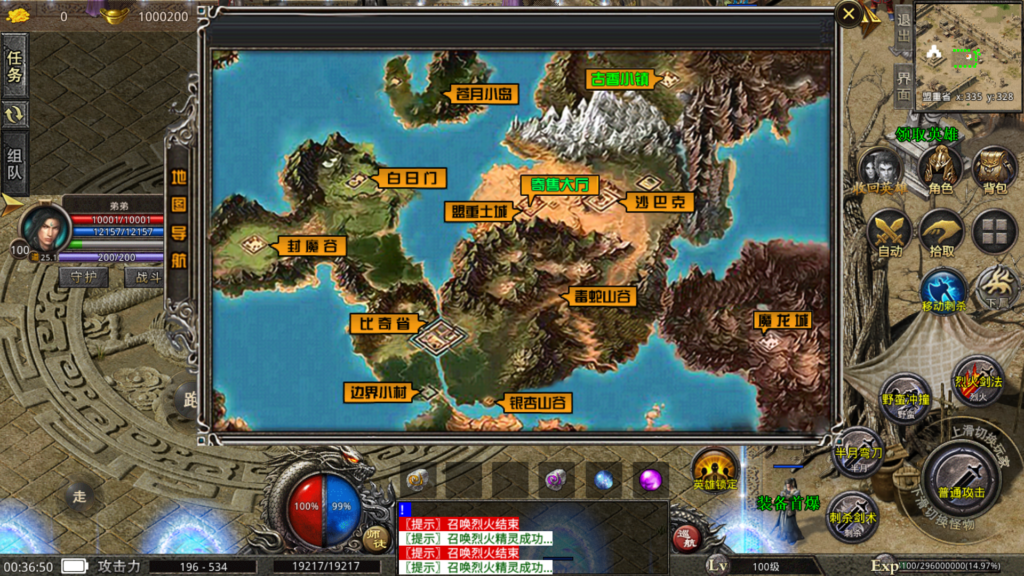Use the 普通攻击 basic attack
The width and height of the screenshot is (1024, 576).
coord(961,475)
